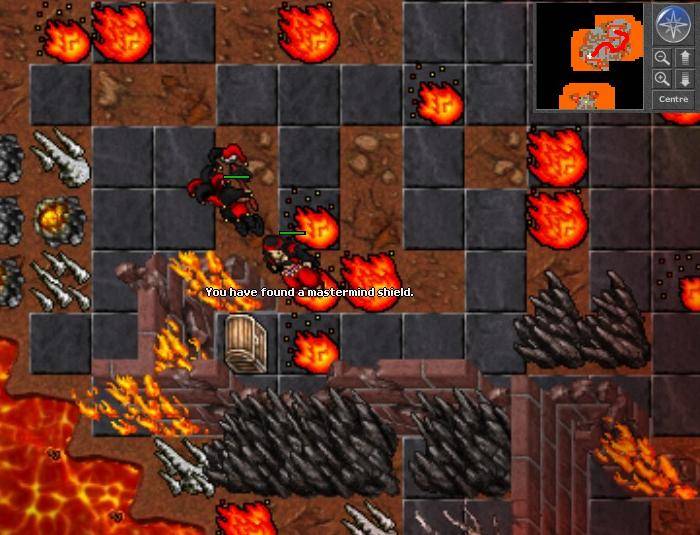This screenshot has width=700, height=535.
Task: Click the compass rose navigation control
Action: point(672,23)
